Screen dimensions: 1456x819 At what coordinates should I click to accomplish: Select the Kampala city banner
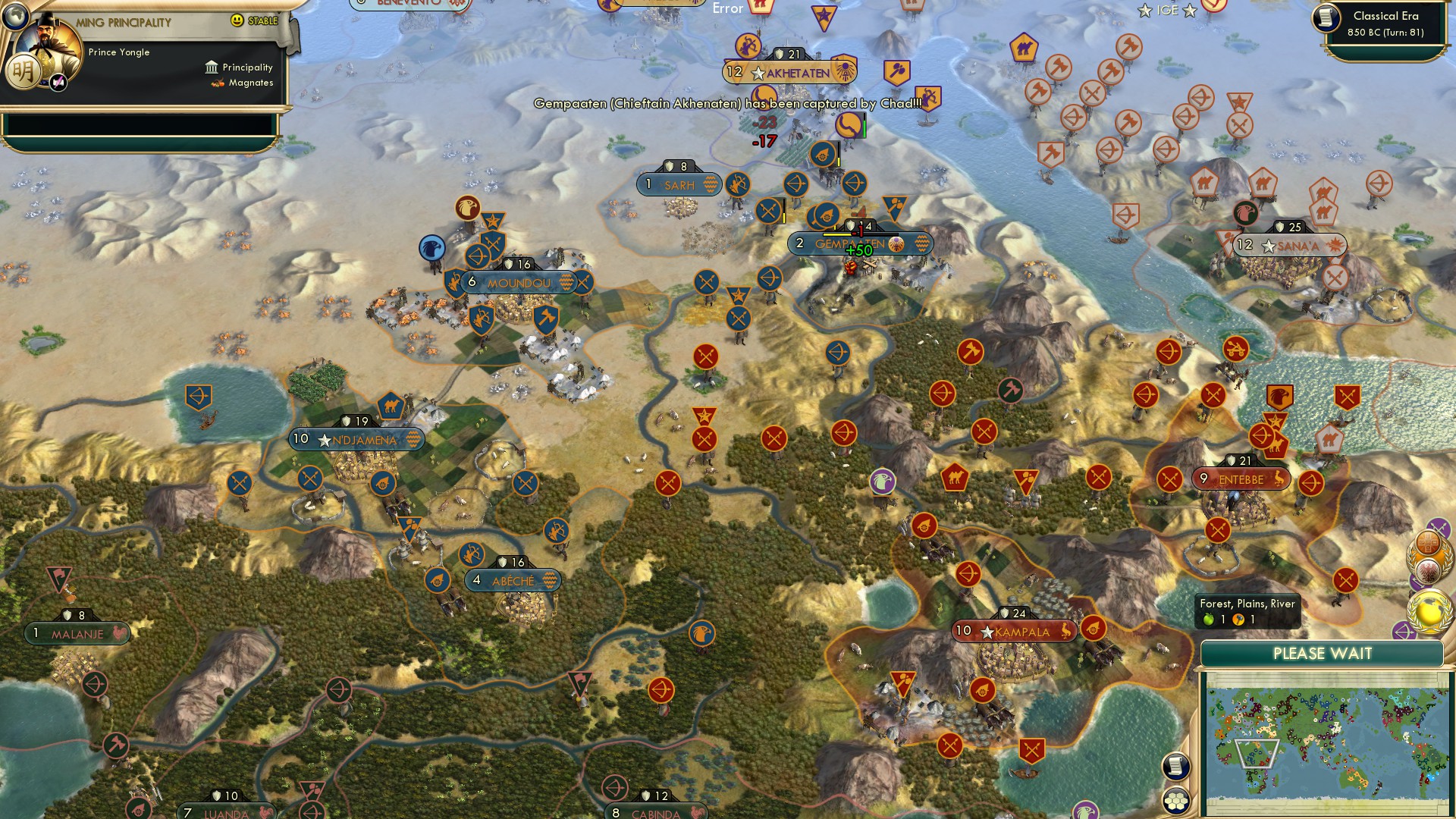(x=1015, y=630)
